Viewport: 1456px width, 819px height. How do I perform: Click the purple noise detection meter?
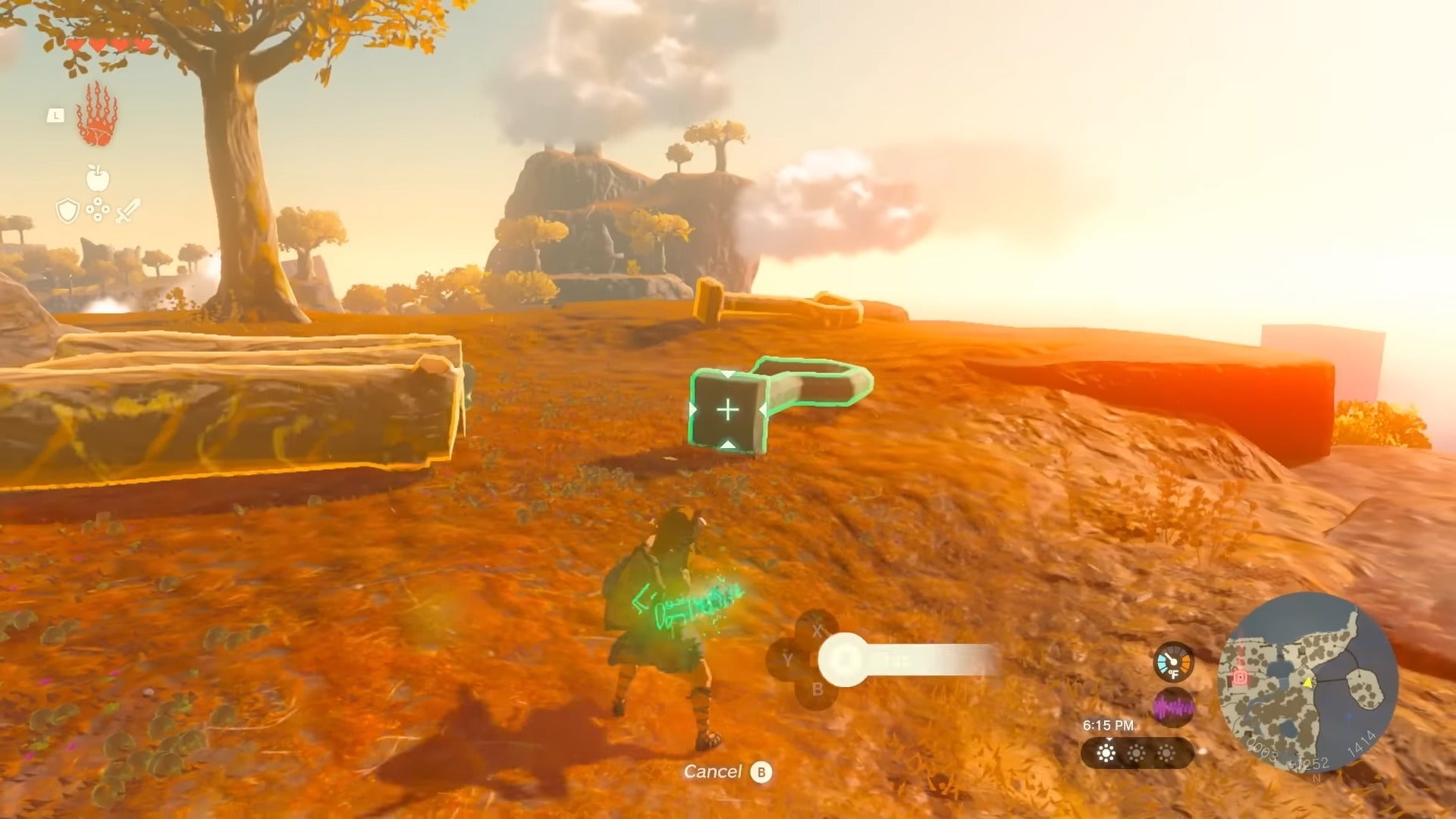(1175, 706)
